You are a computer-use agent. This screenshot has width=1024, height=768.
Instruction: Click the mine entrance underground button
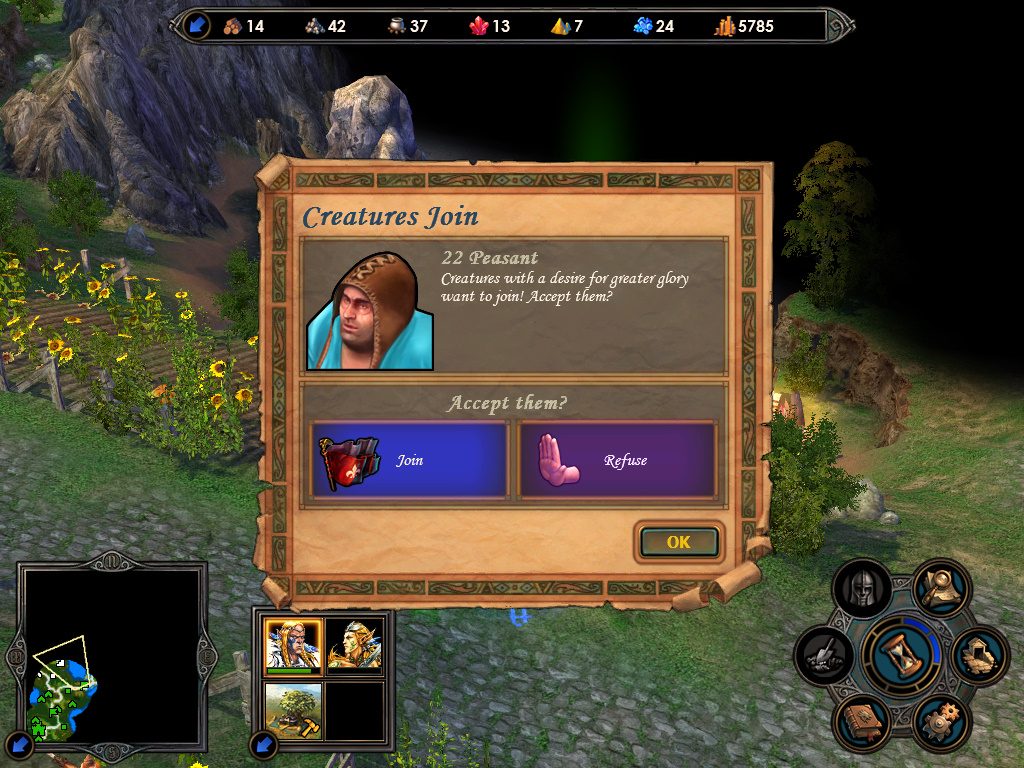979,655
